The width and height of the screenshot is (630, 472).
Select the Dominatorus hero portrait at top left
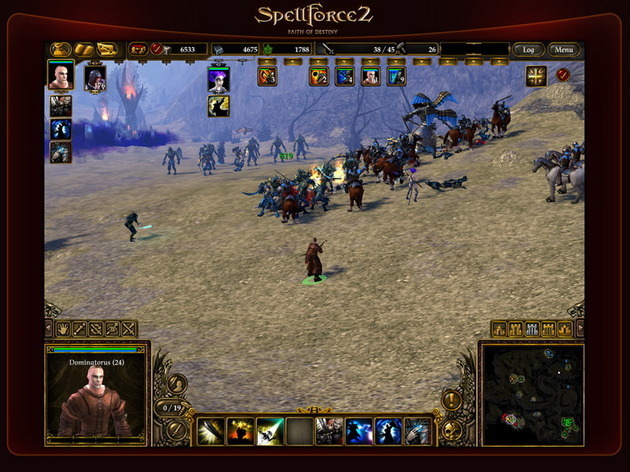tap(61, 77)
